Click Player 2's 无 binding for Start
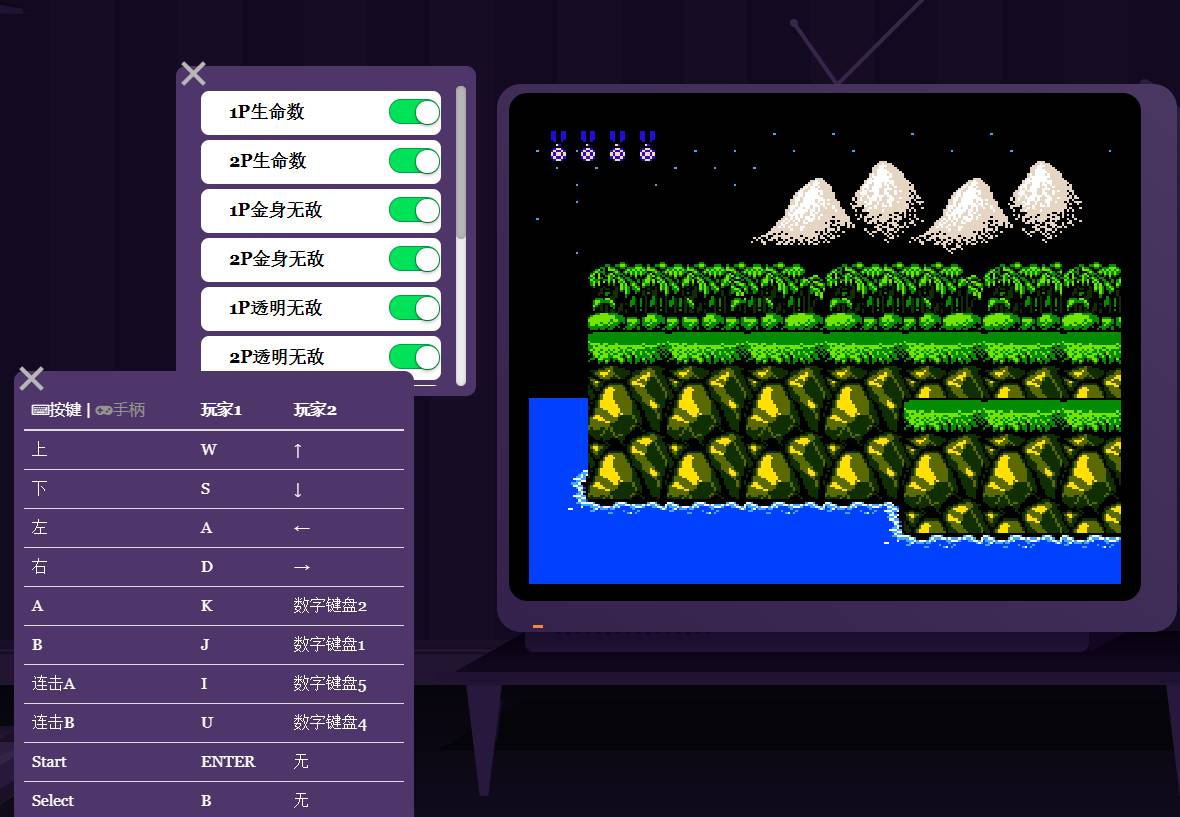 (x=301, y=762)
